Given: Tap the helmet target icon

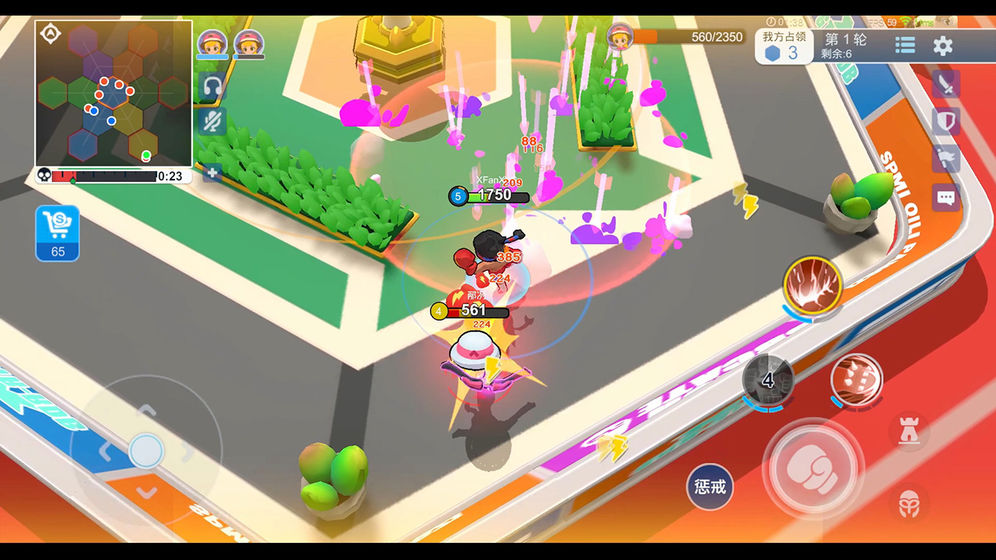Looking at the screenshot, I should (x=908, y=502).
